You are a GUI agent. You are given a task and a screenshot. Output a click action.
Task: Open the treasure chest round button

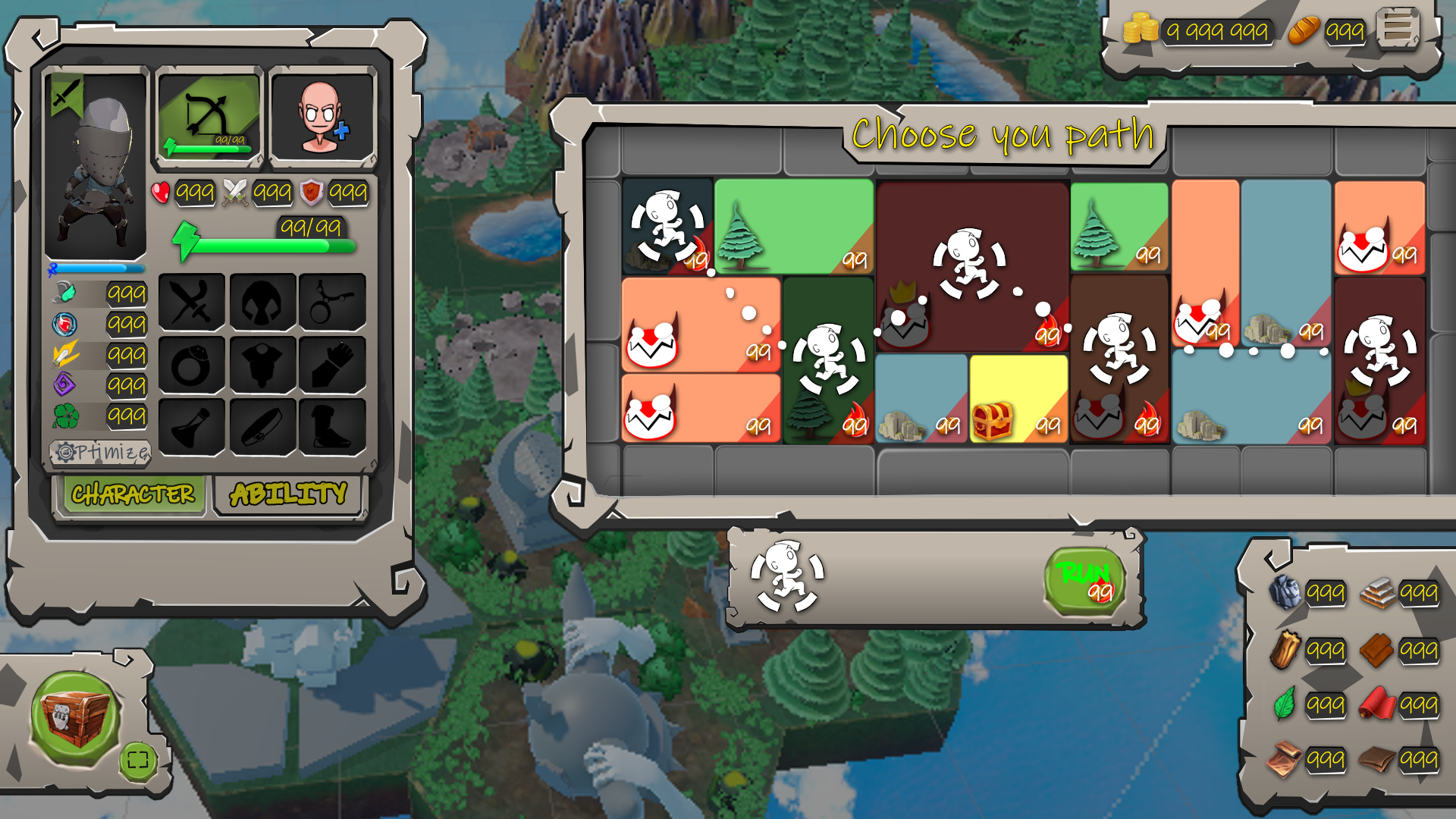pos(74,717)
